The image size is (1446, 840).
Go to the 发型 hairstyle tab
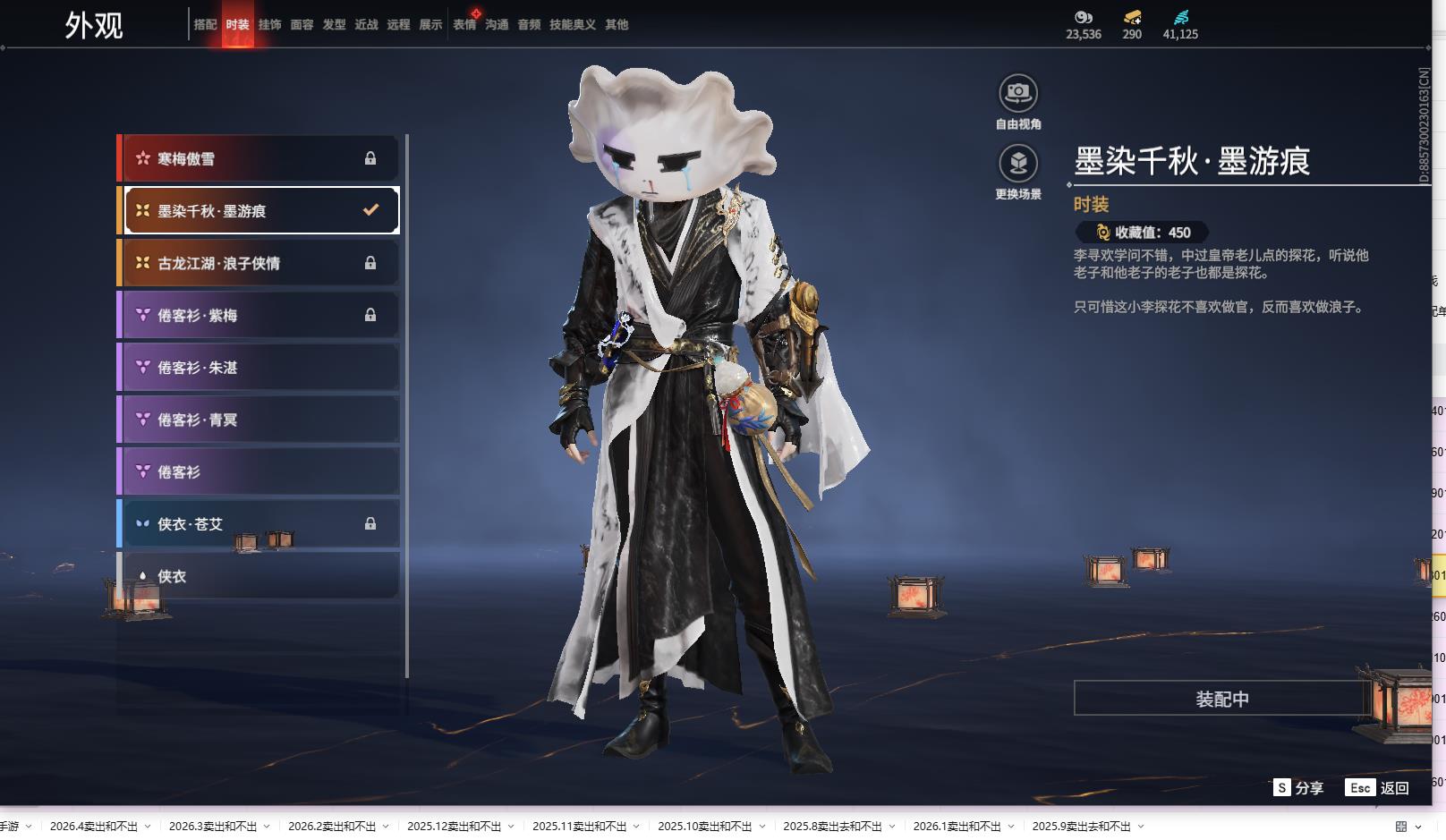tap(334, 25)
